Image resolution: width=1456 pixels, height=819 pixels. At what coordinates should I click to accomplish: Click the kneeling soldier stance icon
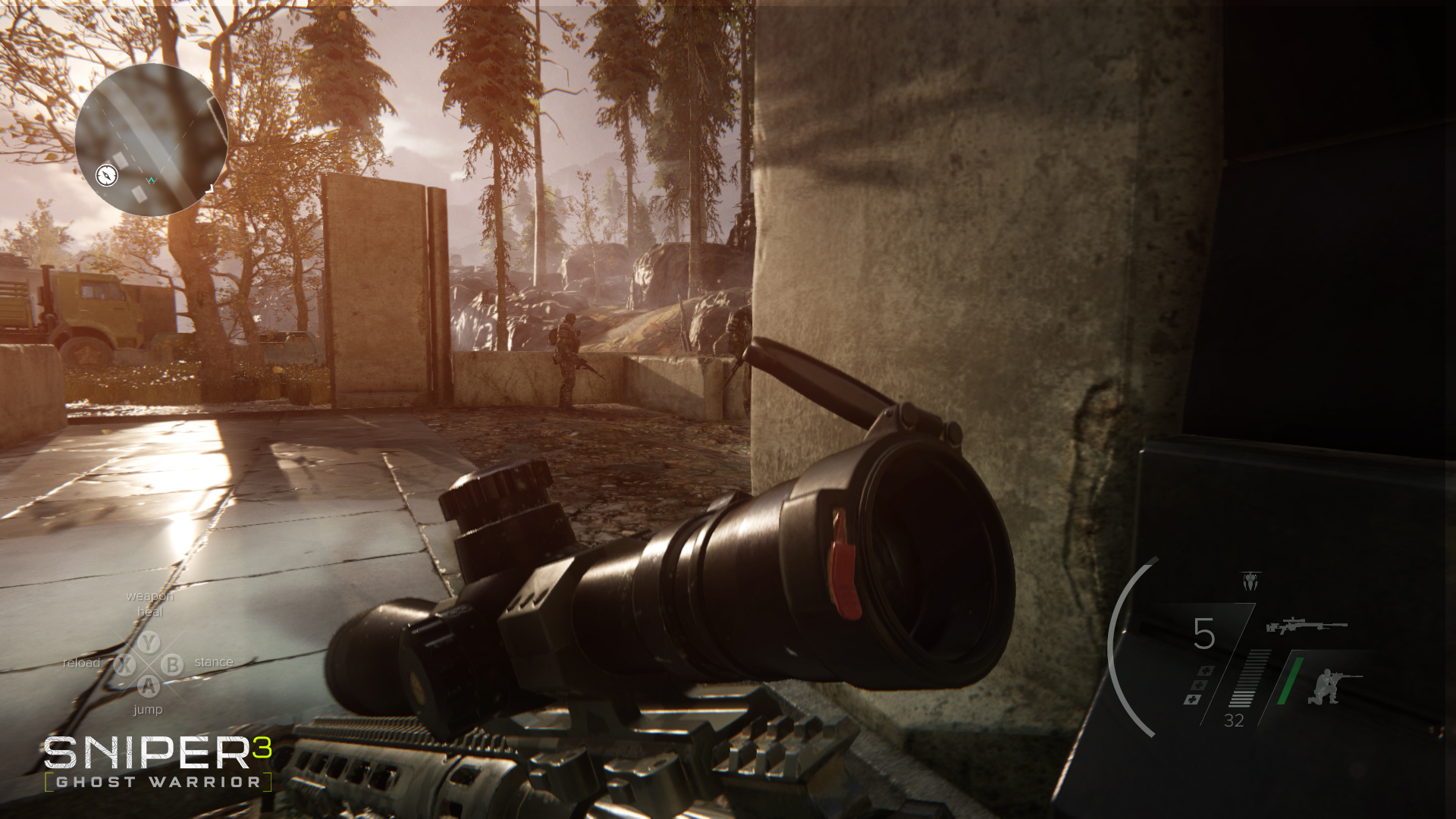click(x=1326, y=688)
